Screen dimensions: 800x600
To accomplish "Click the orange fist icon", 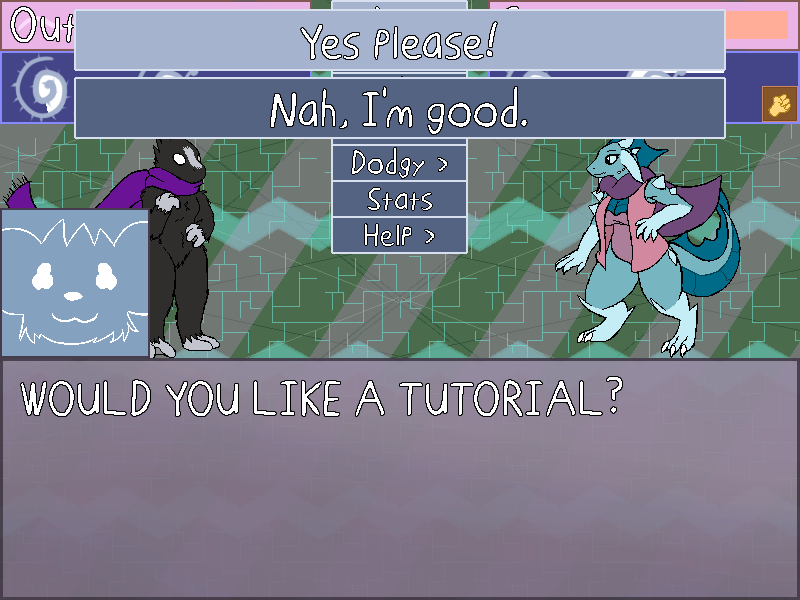I will pyautogui.click(x=777, y=103).
